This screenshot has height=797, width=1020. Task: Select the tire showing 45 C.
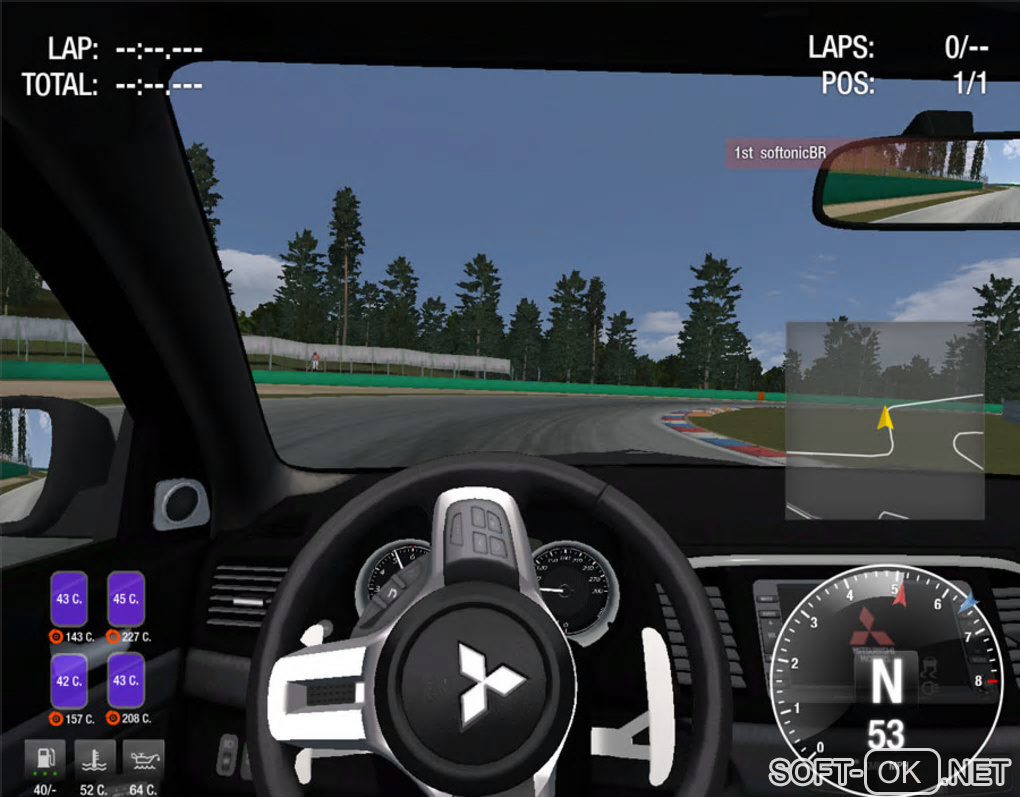tap(126, 599)
